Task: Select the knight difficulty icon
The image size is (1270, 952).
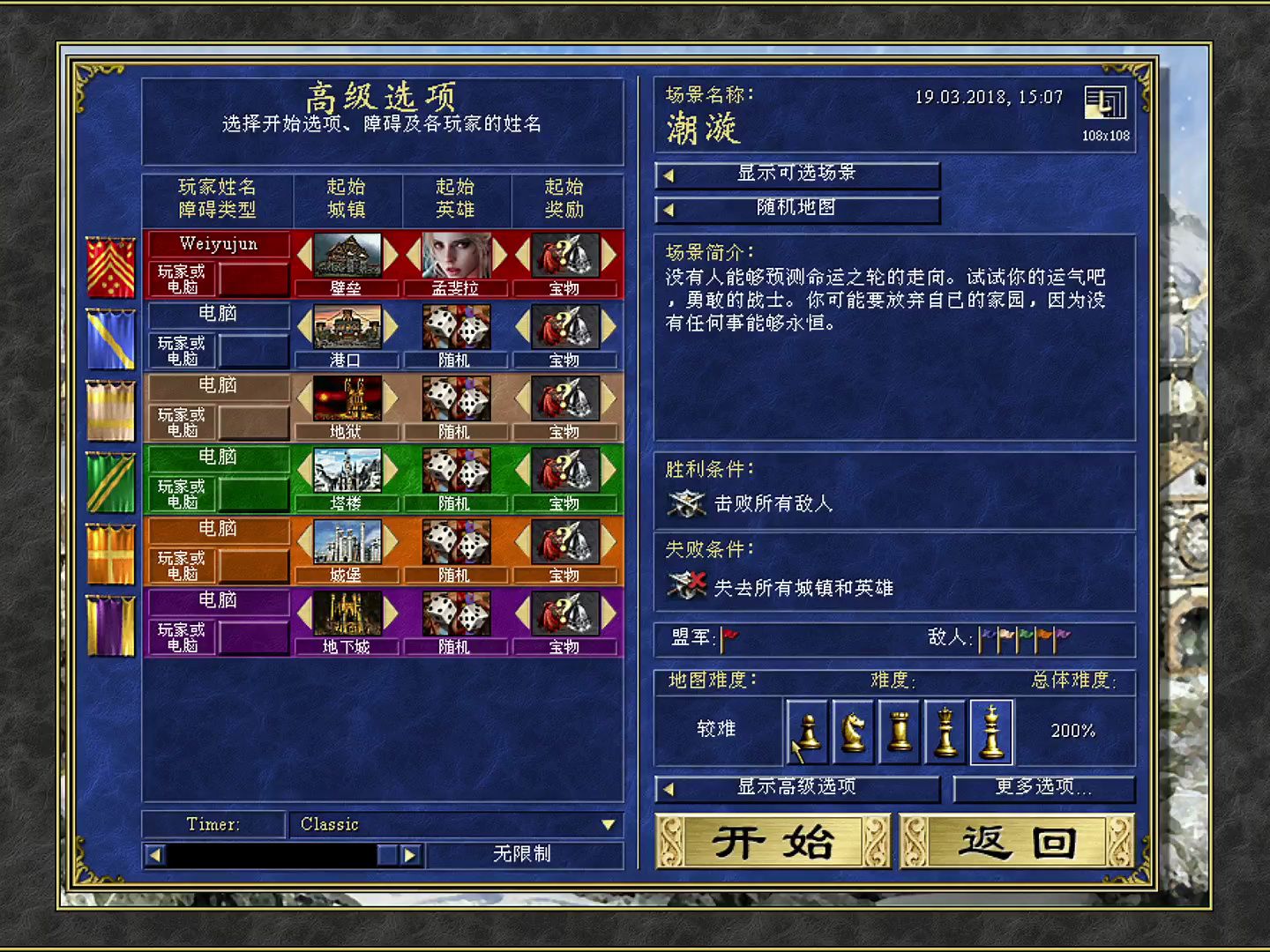Action: click(852, 731)
